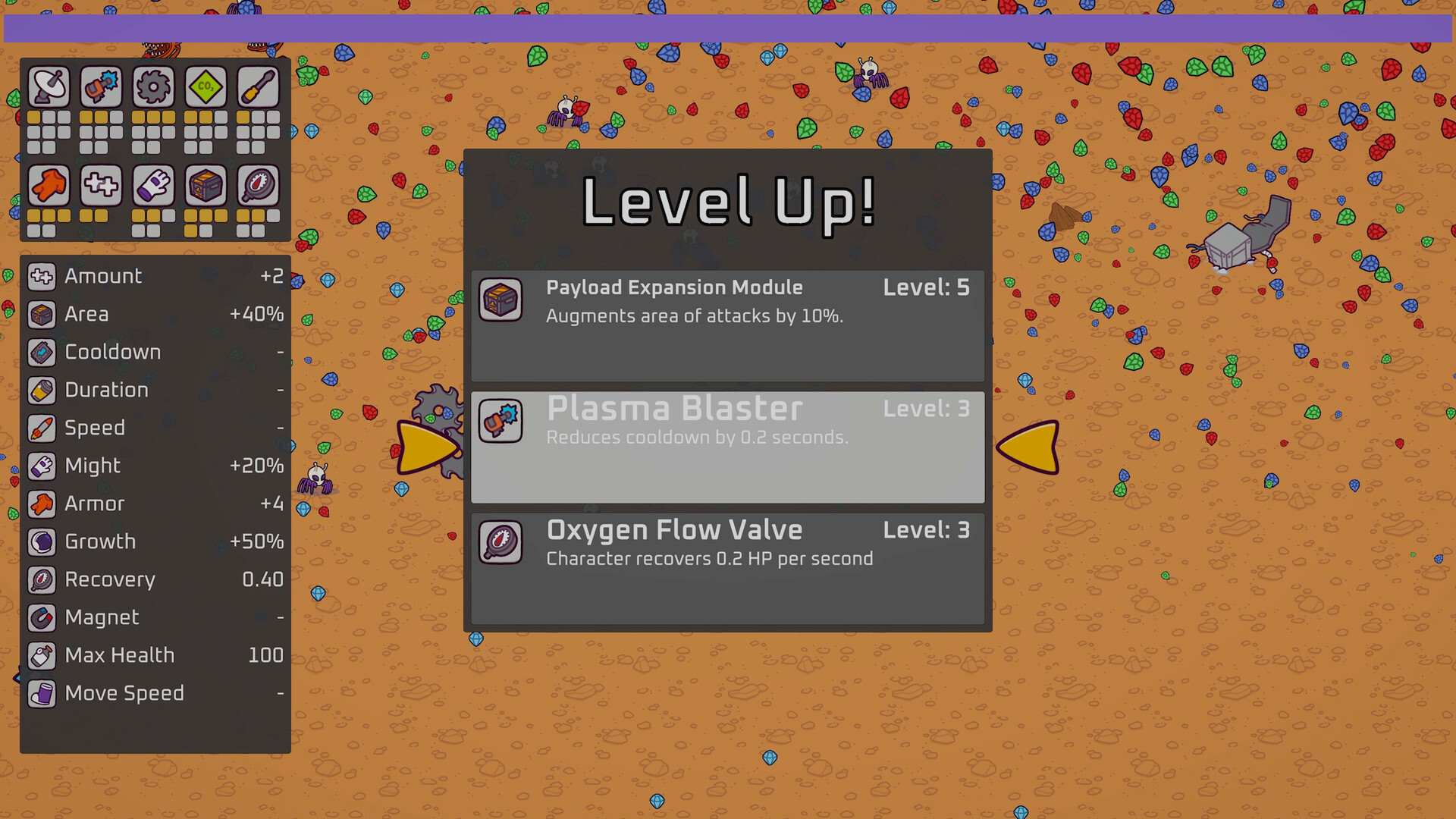This screenshot has height=819, width=1456.
Task: Select the highlighted Plasma Blaster Level 3 option
Action: pyautogui.click(x=727, y=447)
